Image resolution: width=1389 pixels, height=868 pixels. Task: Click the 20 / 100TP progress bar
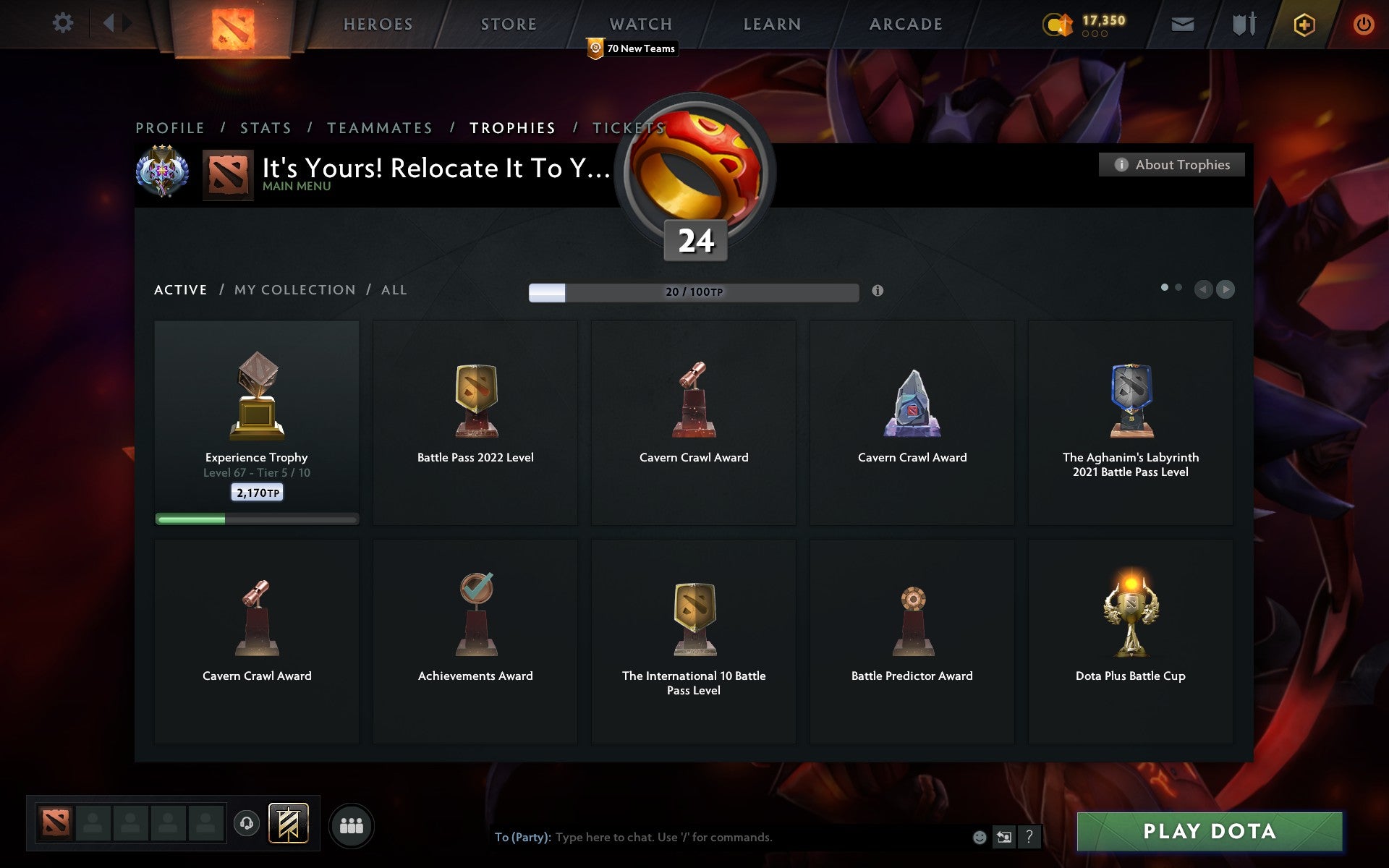coord(693,292)
